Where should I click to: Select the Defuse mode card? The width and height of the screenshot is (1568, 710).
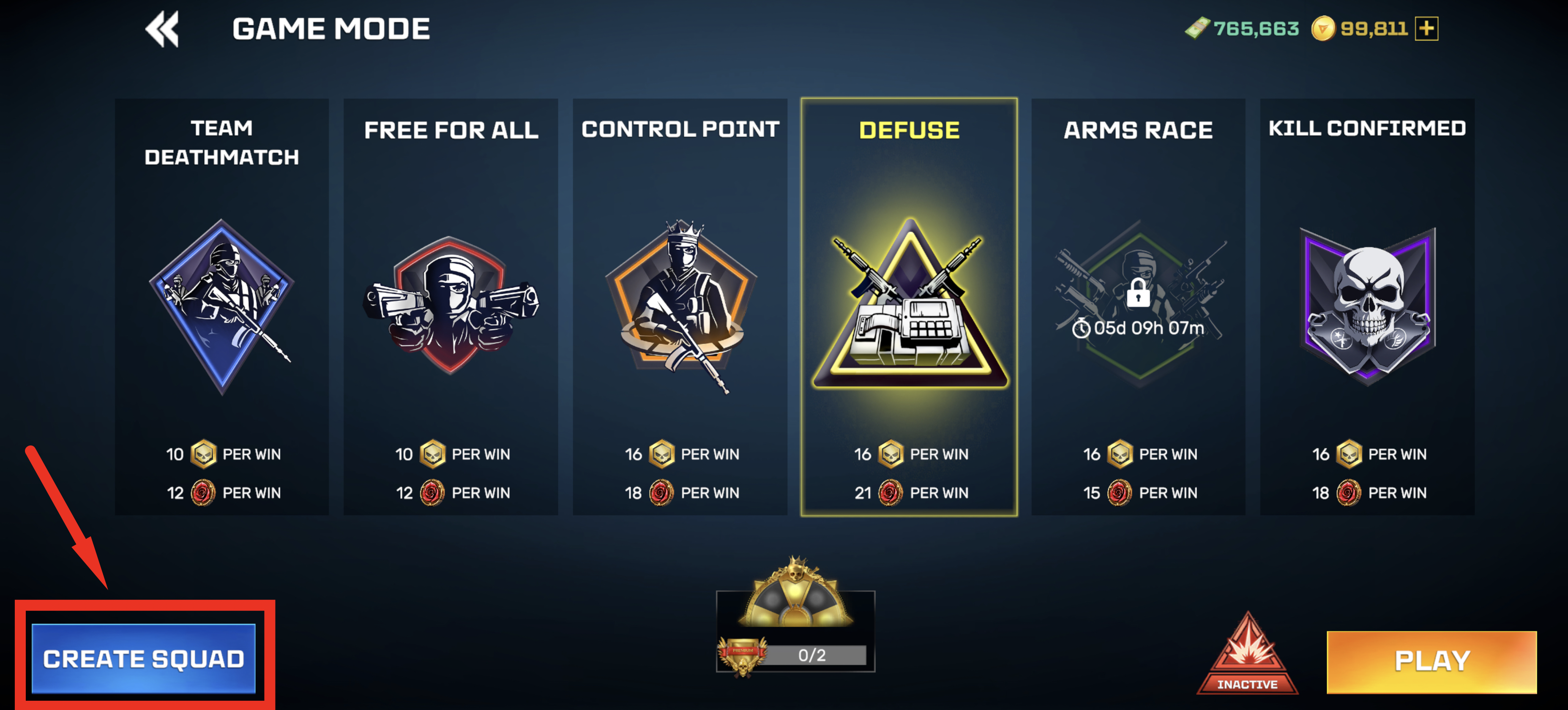909,306
